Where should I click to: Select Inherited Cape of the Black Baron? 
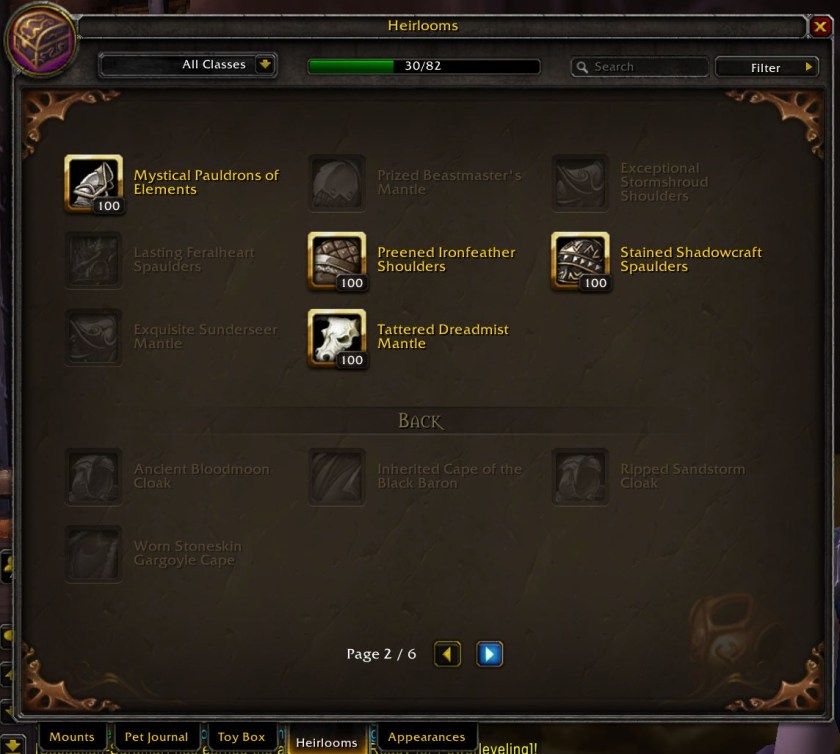337,477
